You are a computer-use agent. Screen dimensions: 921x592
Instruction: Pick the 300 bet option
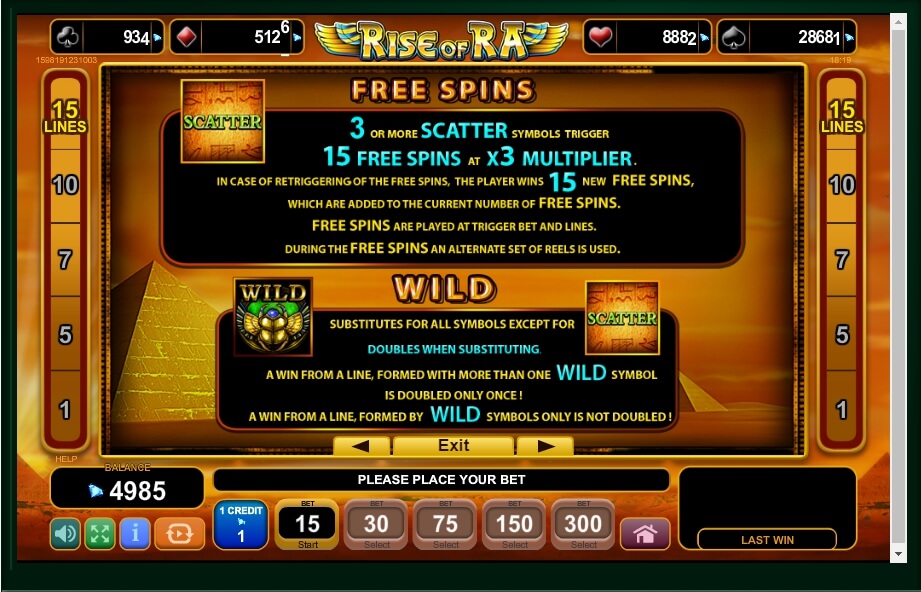[x=584, y=524]
